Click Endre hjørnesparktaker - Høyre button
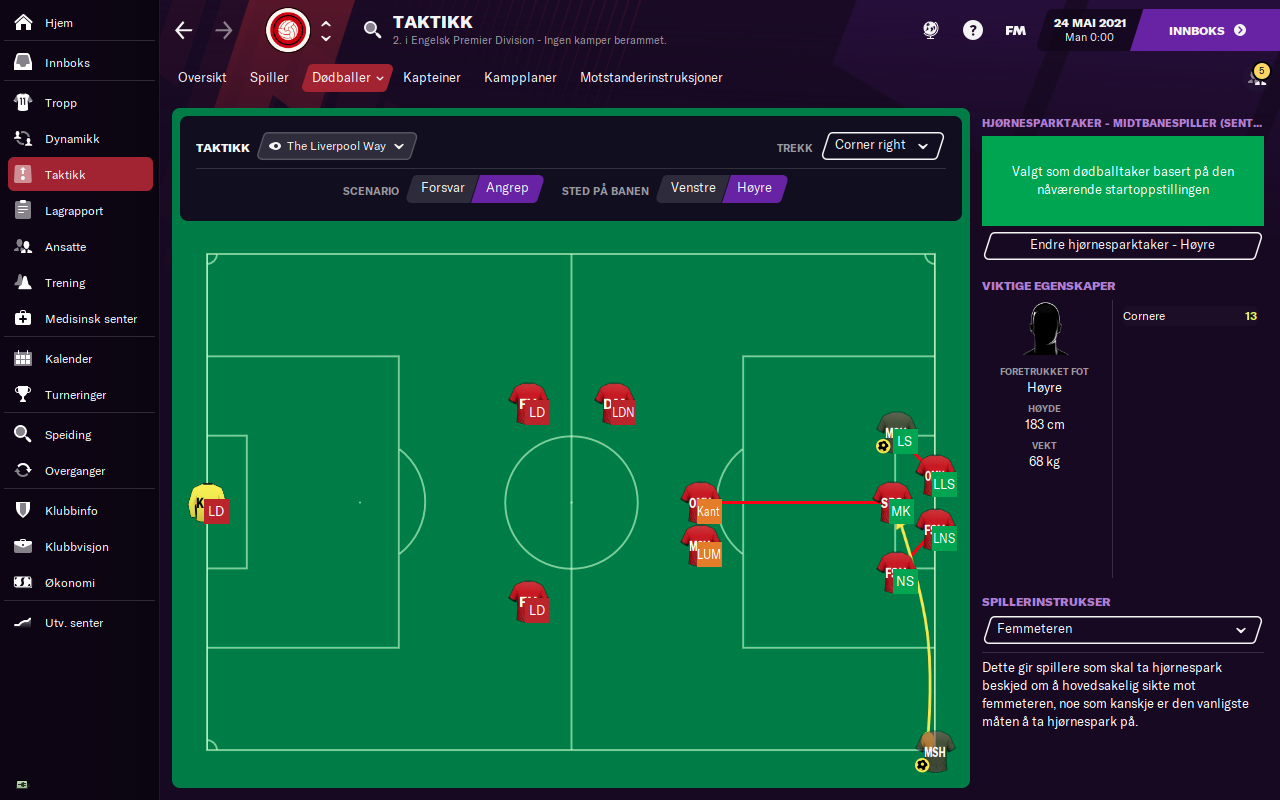1280x800 pixels. [1121, 245]
